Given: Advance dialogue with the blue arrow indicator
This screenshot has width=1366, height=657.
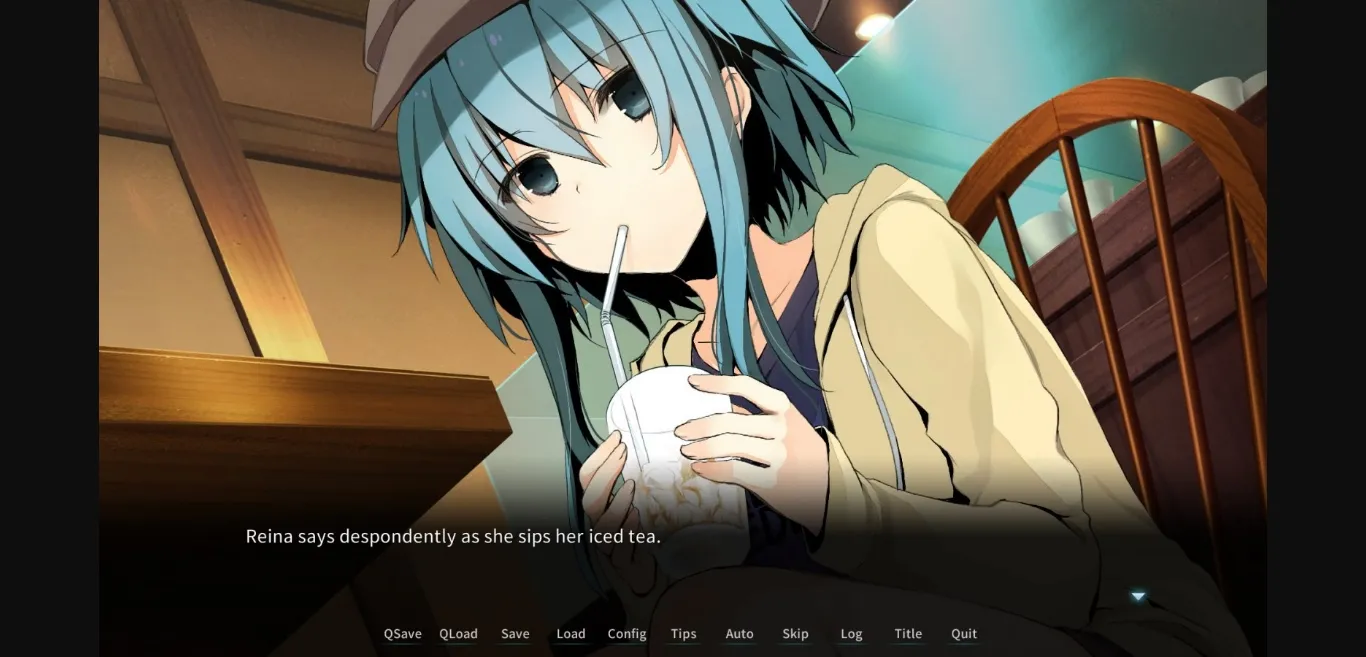Looking at the screenshot, I should coord(1138,597).
